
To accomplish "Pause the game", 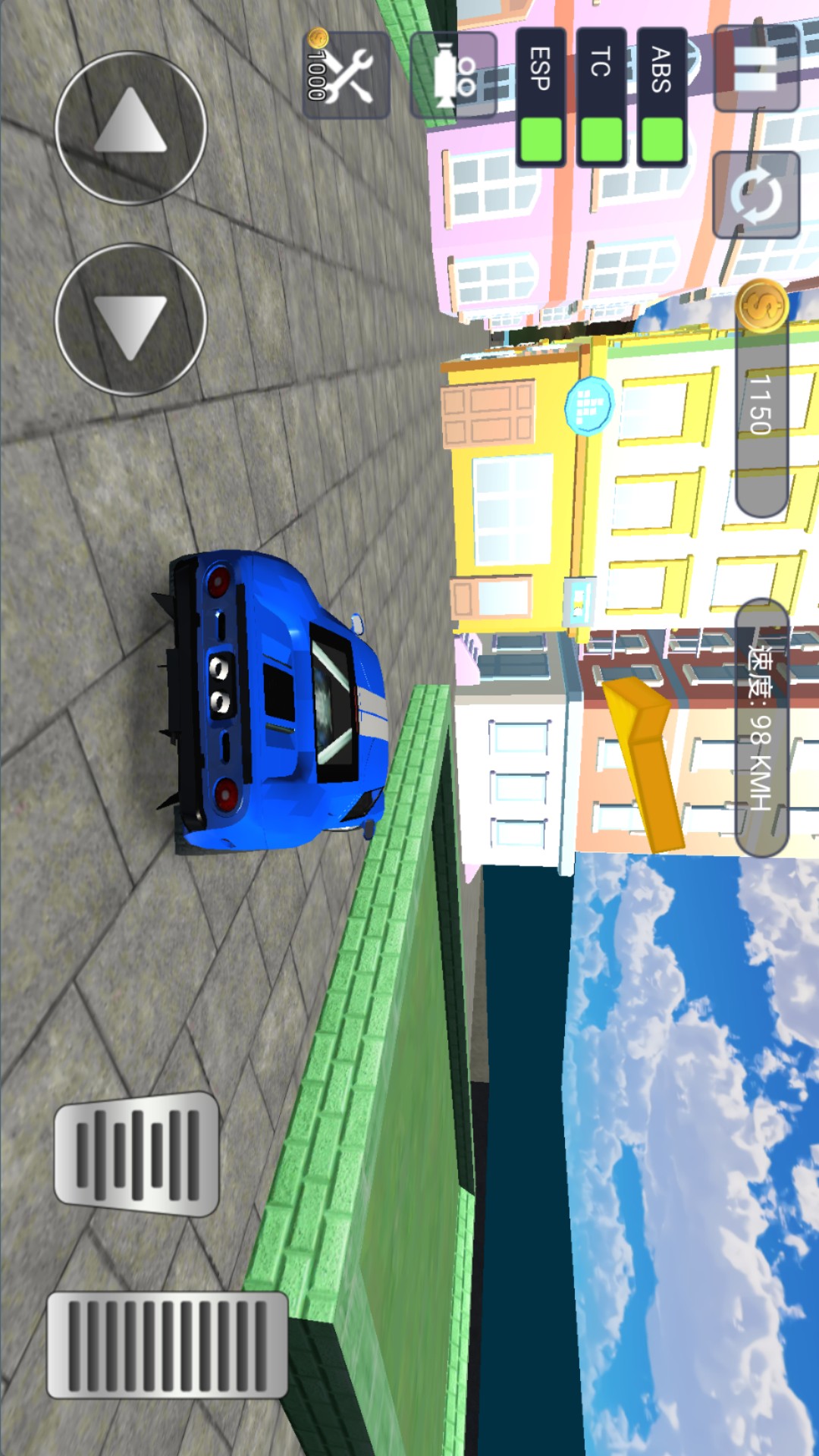I will point(756,68).
